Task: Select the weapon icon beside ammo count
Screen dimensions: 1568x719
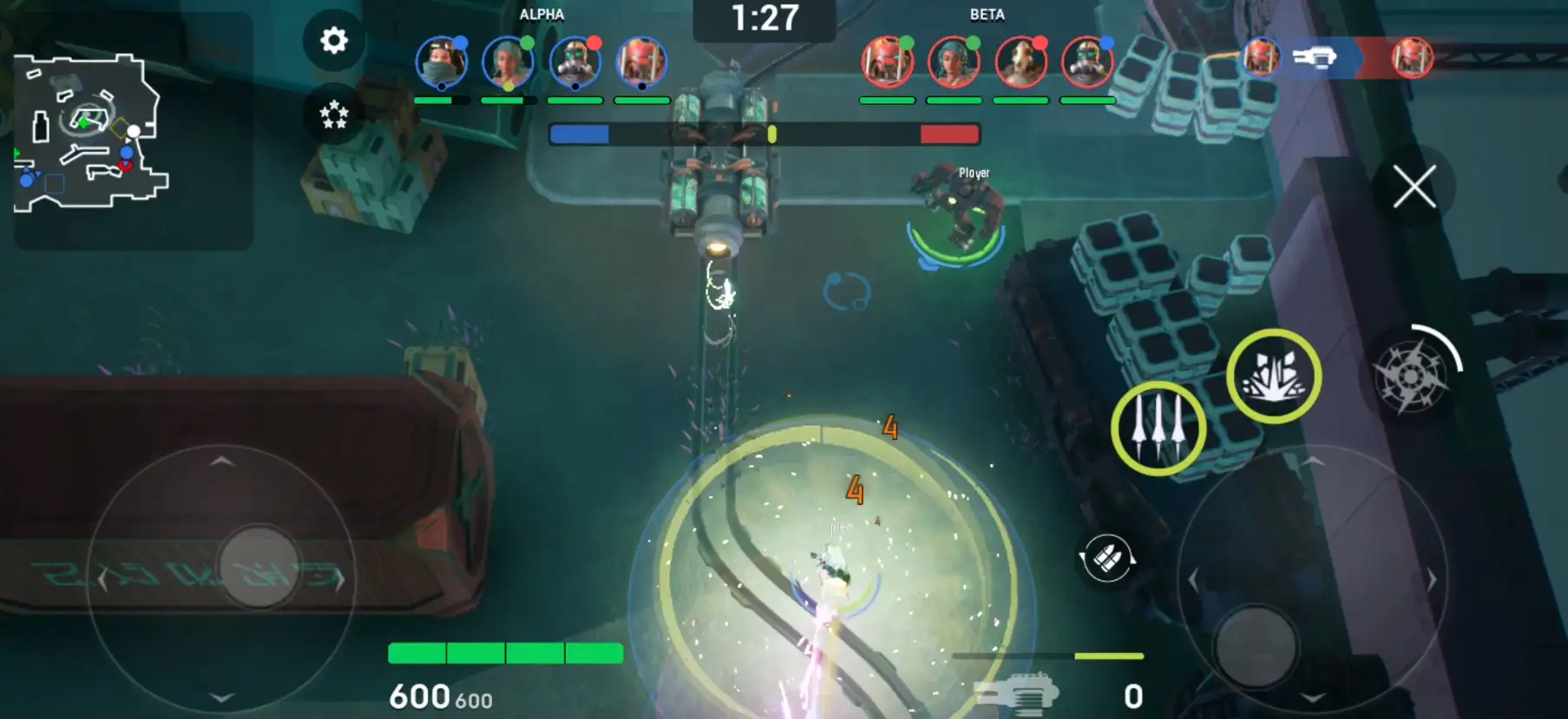Action: [1016, 694]
